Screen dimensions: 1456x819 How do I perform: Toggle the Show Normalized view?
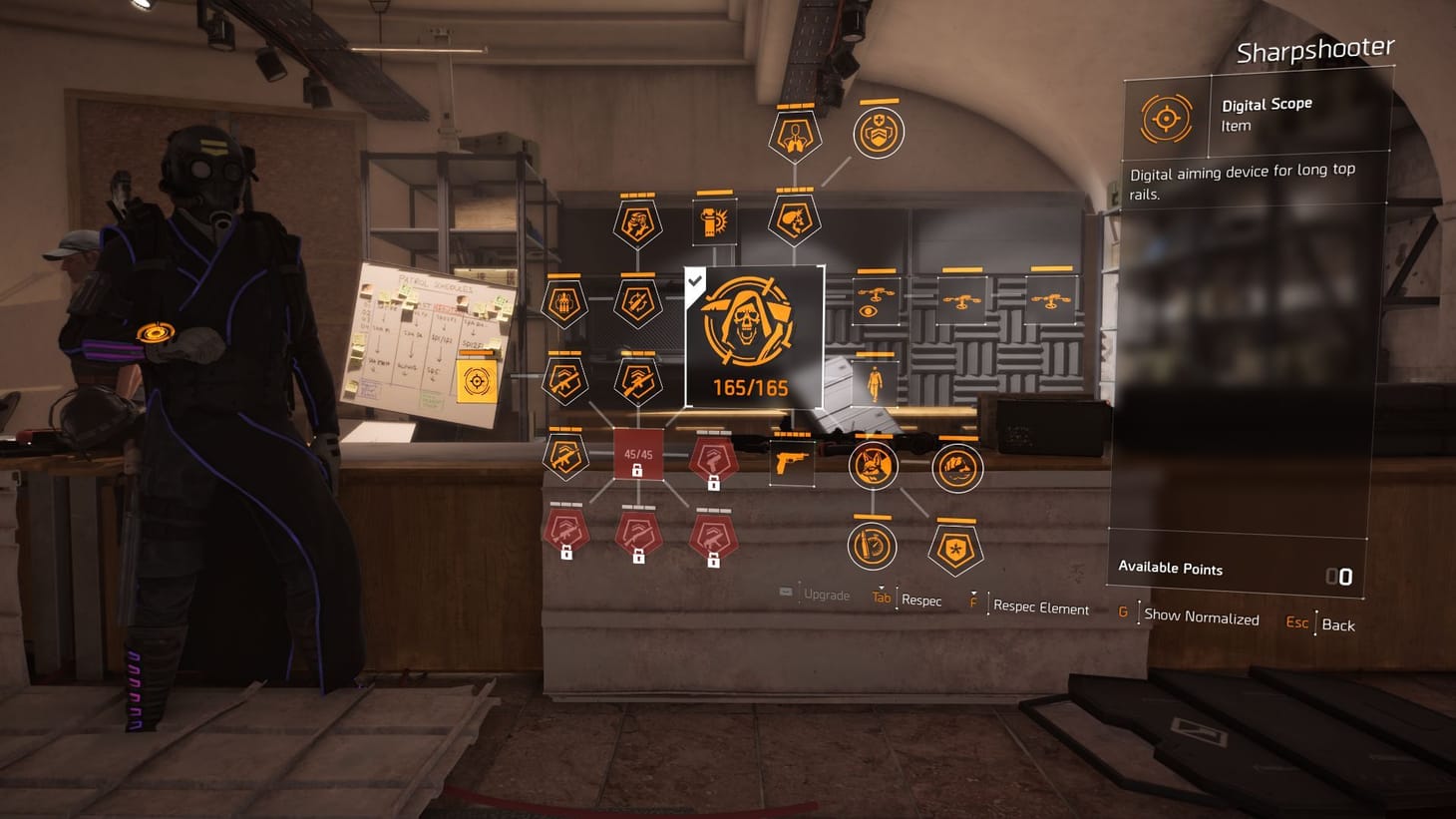click(1200, 618)
